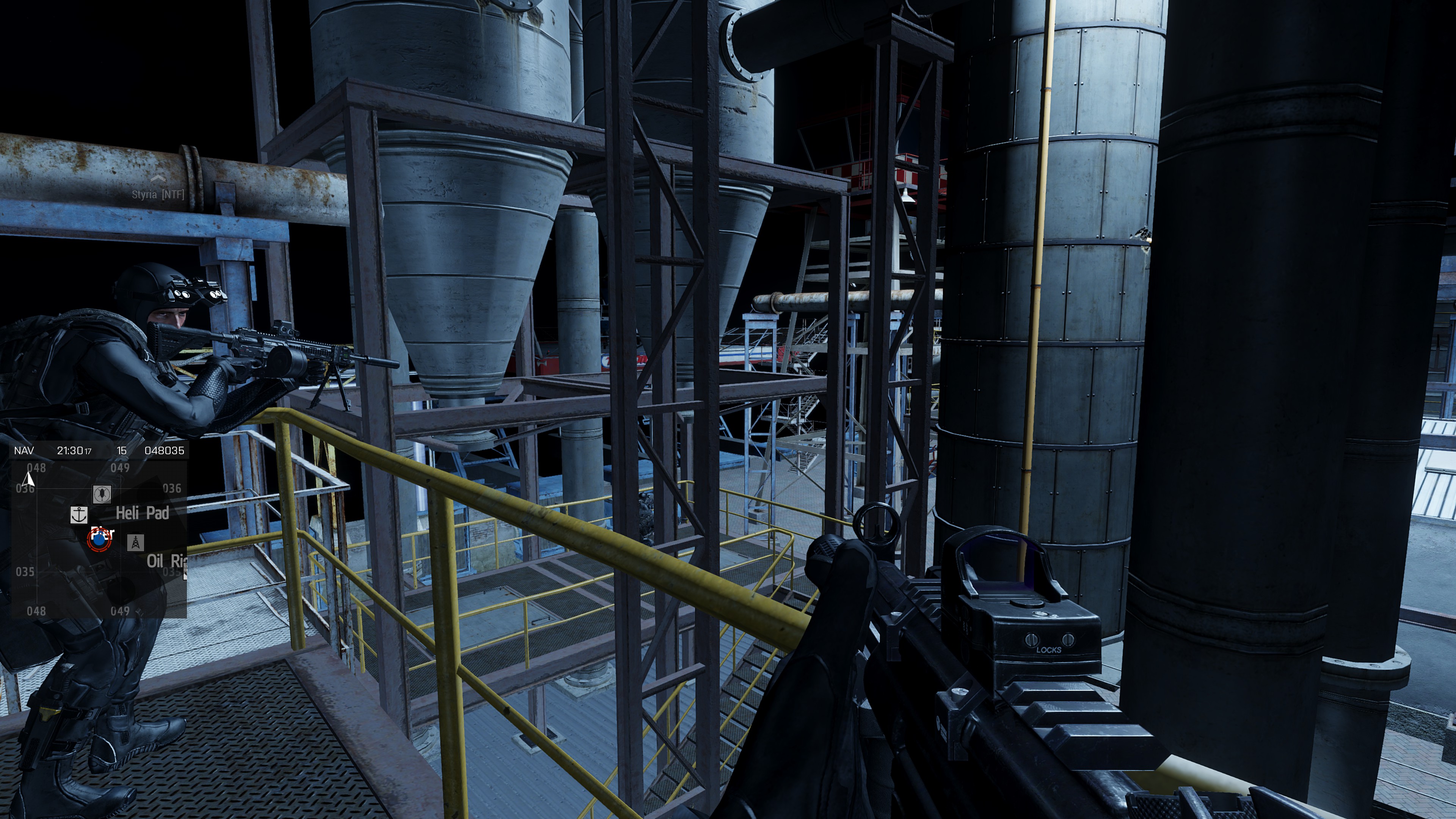1456x819 pixels.
Task: Click the white north arrow on the GPS
Action: [x=28, y=479]
